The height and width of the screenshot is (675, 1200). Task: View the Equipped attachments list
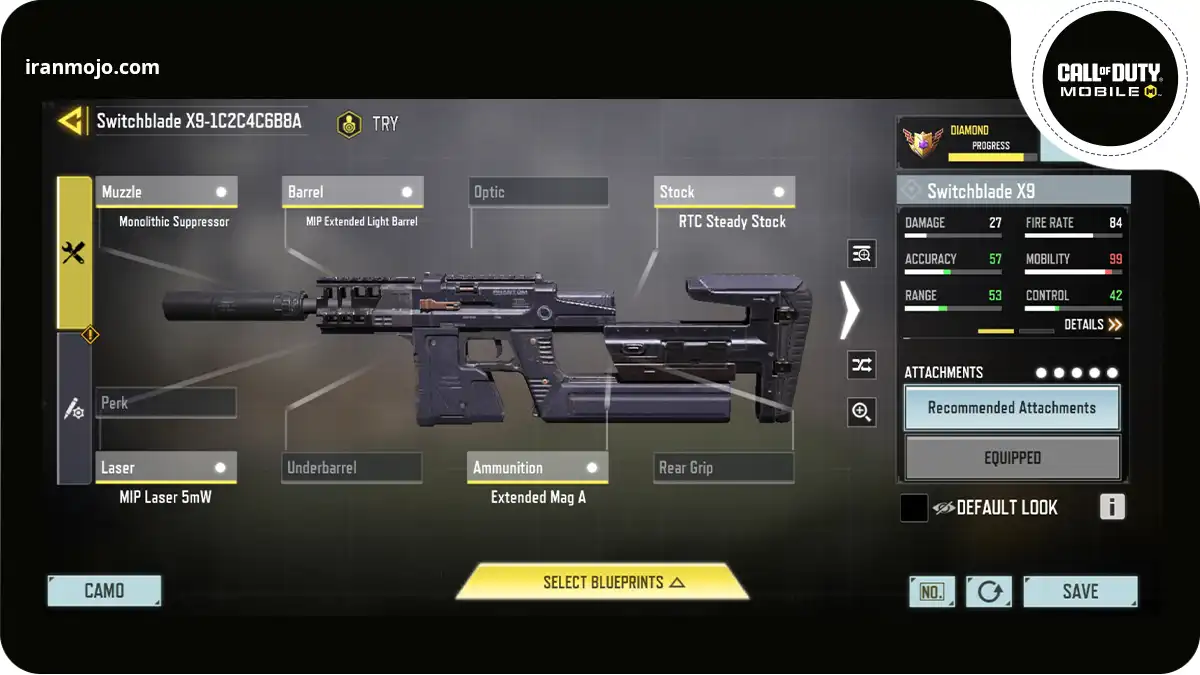coord(1012,458)
